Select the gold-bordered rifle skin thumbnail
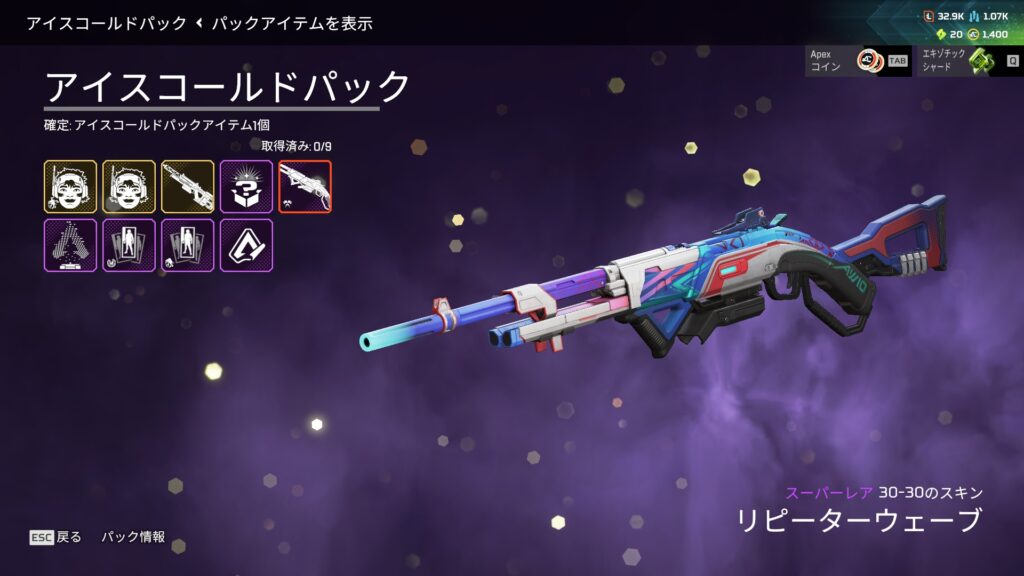This screenshot has height=576, width=1024. 188,186
